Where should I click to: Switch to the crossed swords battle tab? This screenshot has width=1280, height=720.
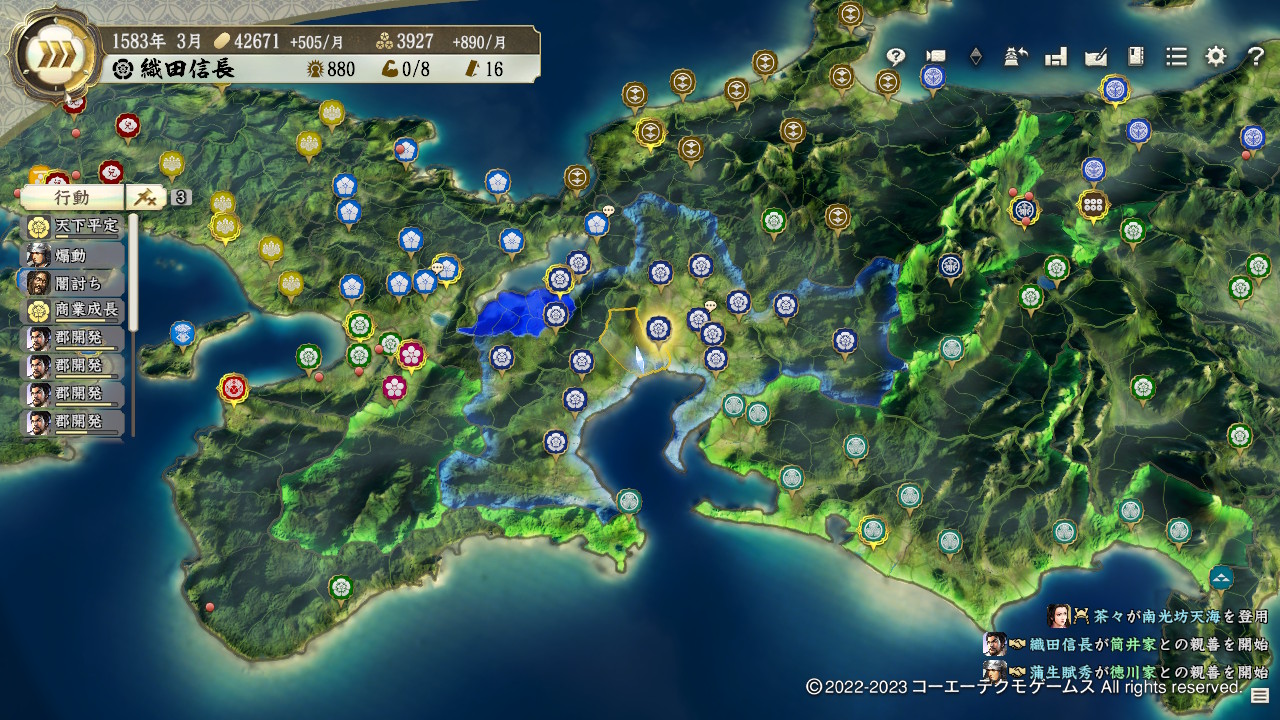[x=146, y=198]
